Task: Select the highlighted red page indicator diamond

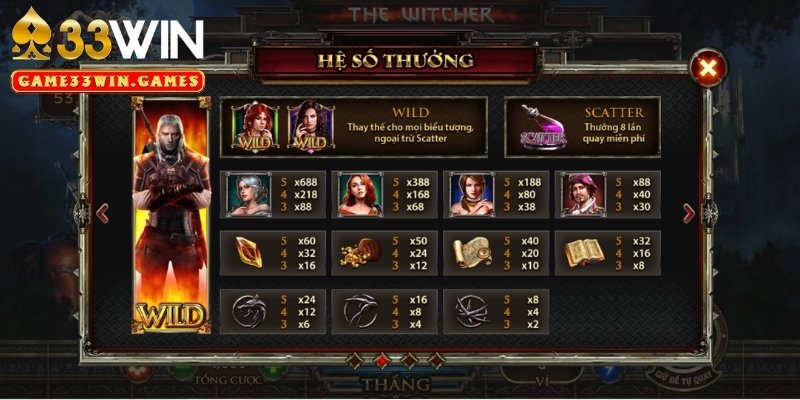Action: point(380,360)
